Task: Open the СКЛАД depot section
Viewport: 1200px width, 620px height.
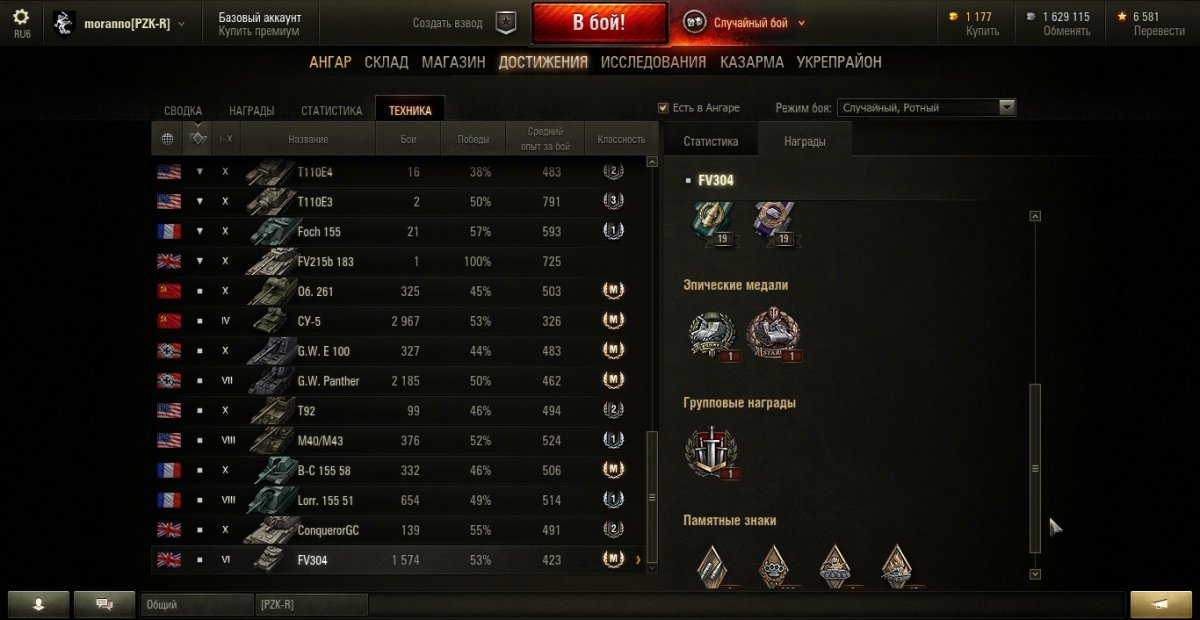Action: (x=386, y=62)
